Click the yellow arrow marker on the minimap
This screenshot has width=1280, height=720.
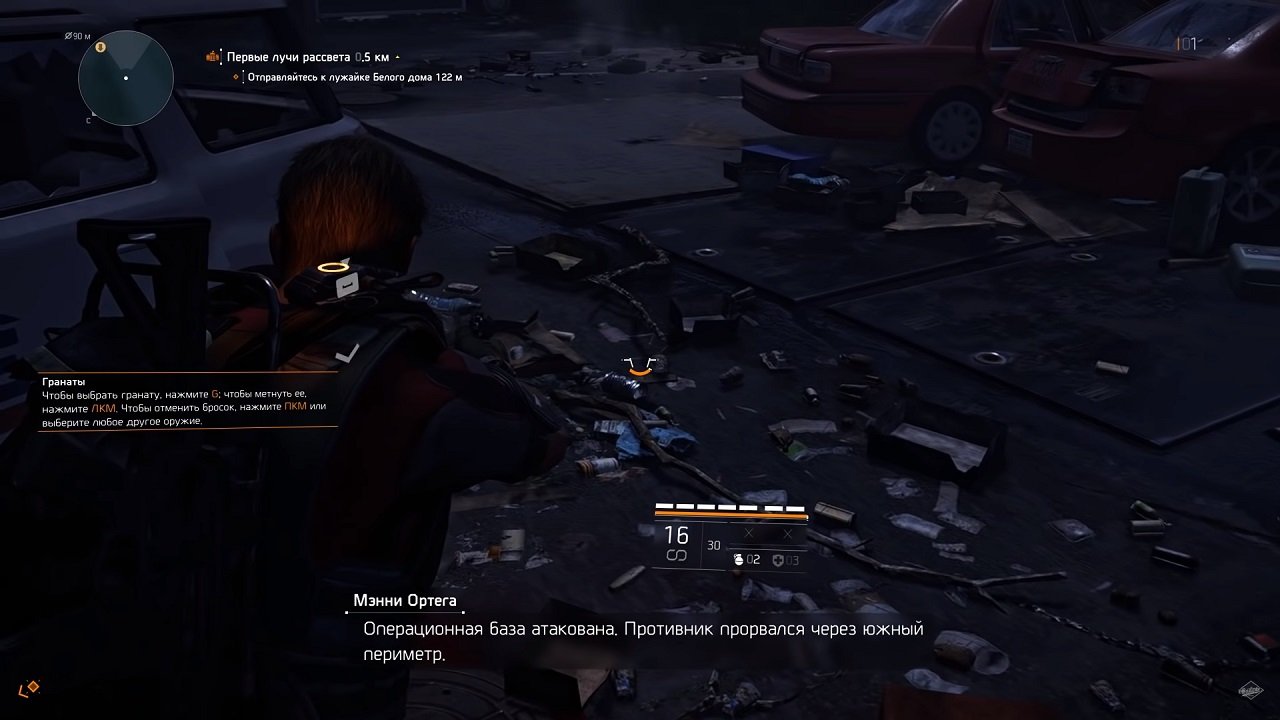(100, 46)
